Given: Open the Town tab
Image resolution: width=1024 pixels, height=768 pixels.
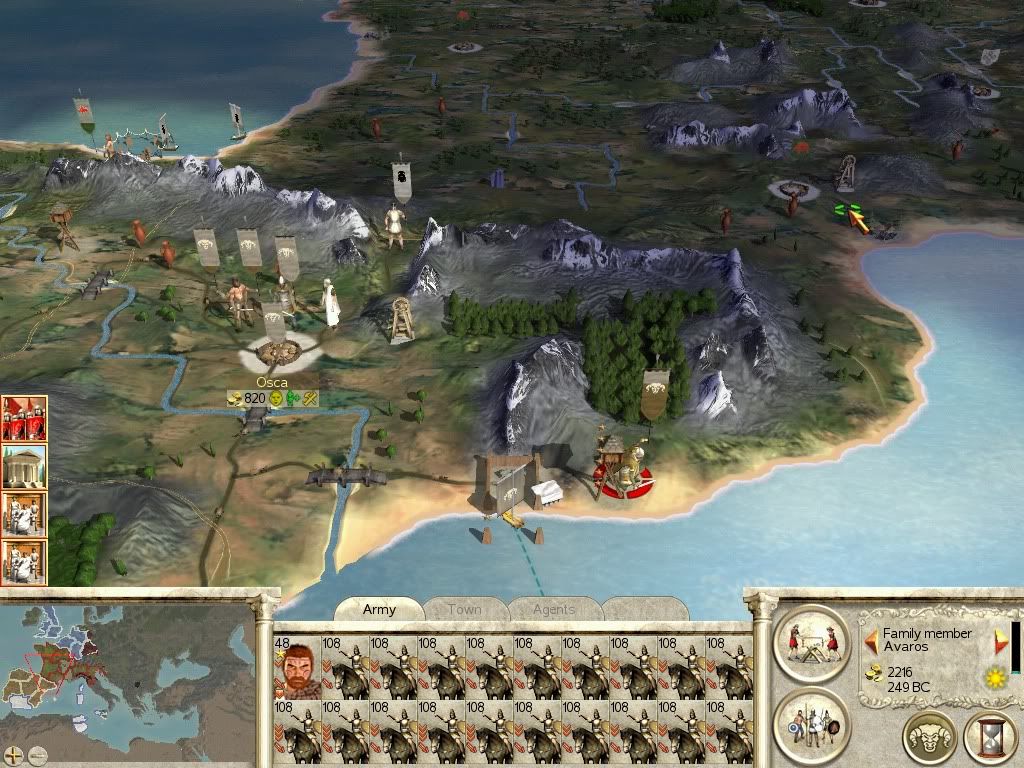Looking at the screenshot, I should [464, 609].
